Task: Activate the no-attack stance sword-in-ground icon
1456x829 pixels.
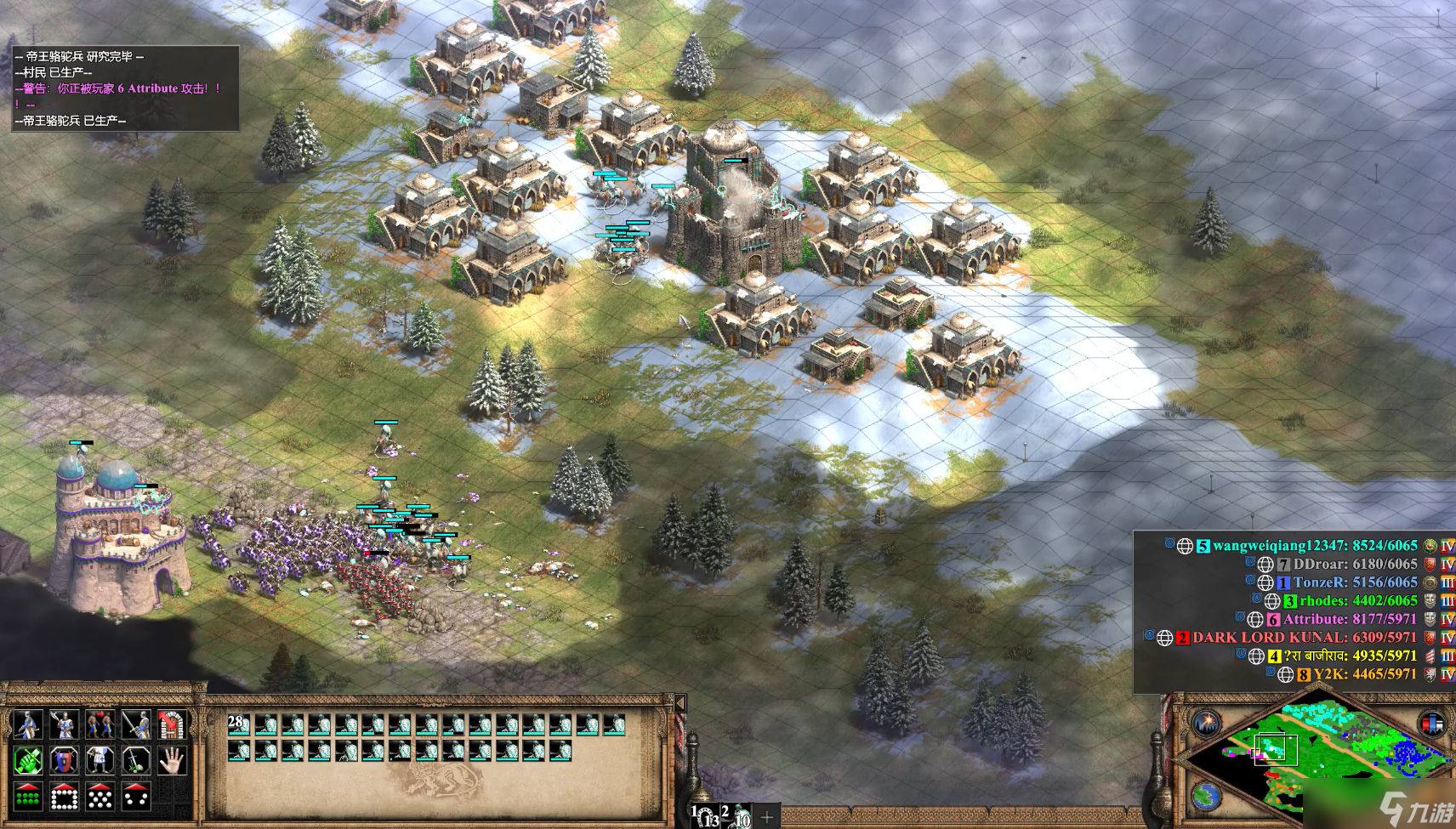Action: (x=136, y=760)
